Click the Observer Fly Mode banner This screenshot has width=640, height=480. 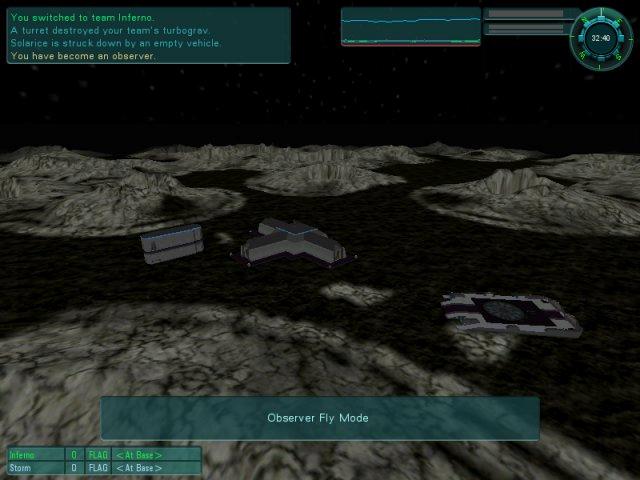(x=319, y=418)
